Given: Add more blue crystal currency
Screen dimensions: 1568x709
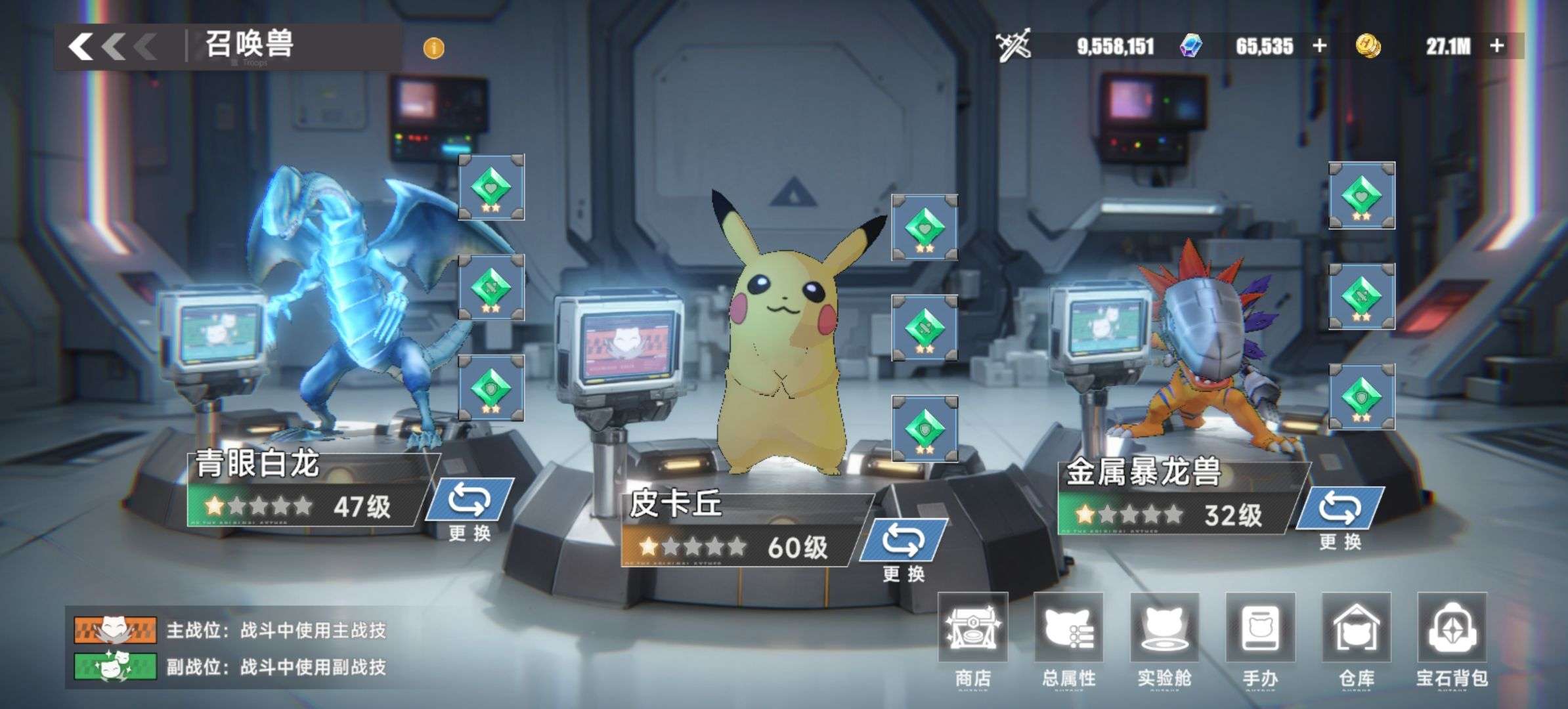Looking at the screenshot, I should [x=1320, y=46].
